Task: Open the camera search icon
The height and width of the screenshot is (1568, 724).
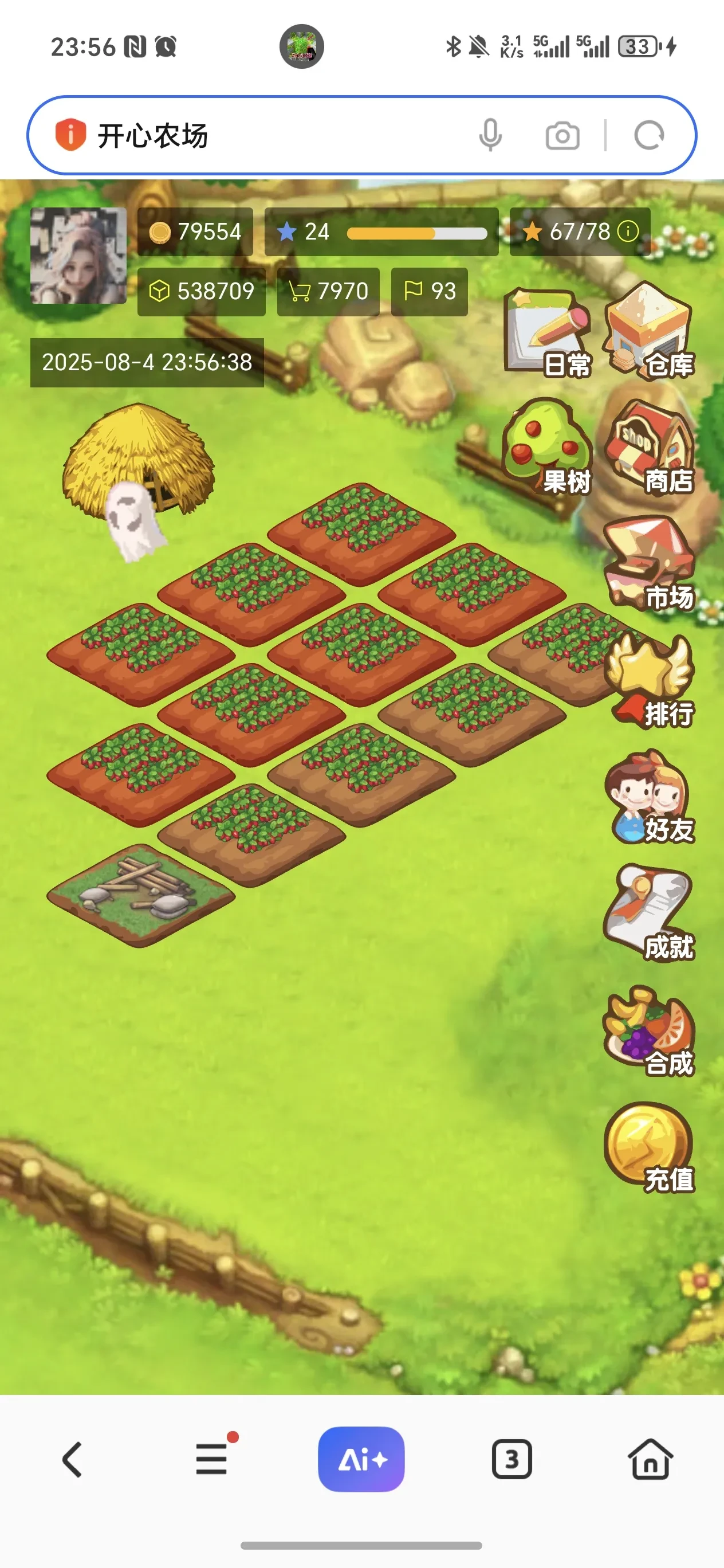Action: pyautogui.click(x=562, y=135)
